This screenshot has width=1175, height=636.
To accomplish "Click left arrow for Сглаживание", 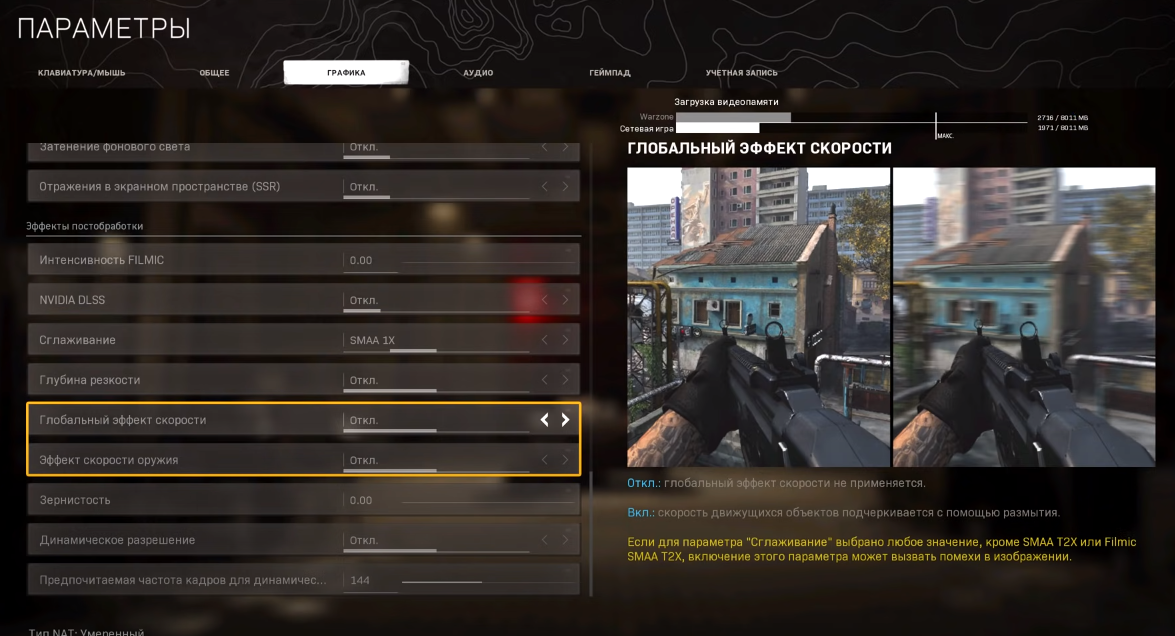I will pyautogui.click(x=545, y=340).
